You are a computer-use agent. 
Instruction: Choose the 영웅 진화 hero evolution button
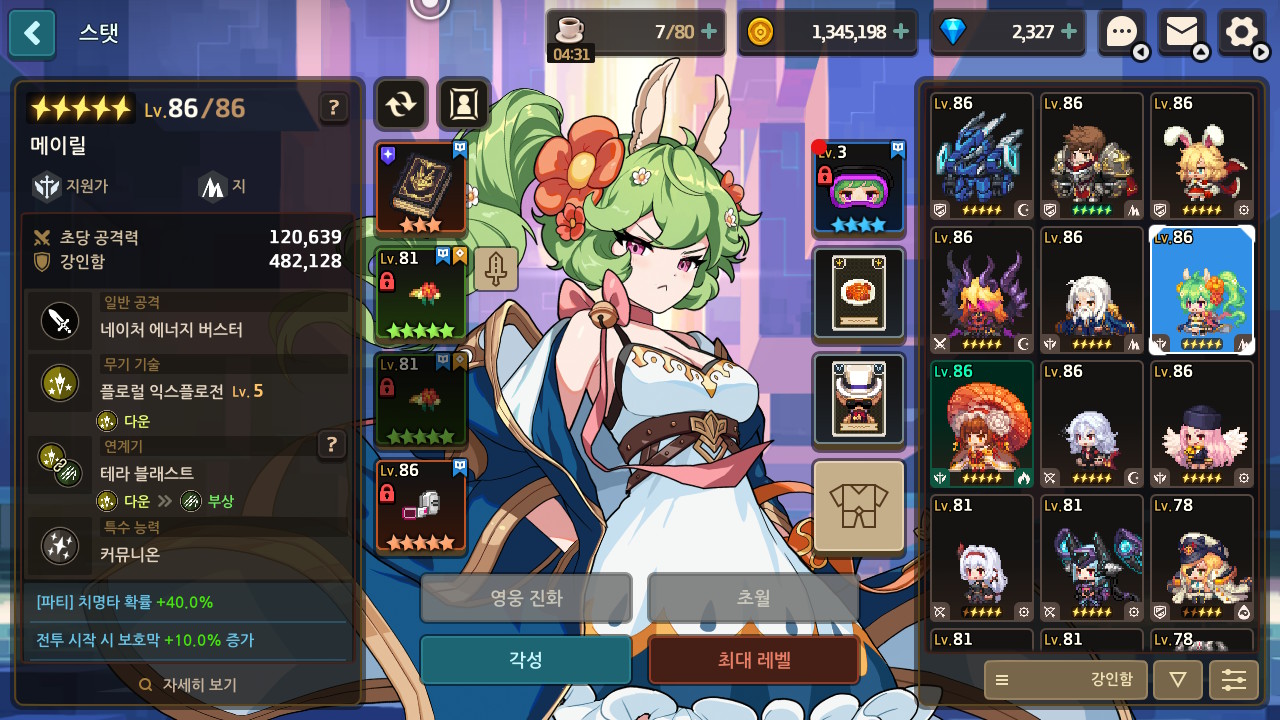(x=525, y=598)
